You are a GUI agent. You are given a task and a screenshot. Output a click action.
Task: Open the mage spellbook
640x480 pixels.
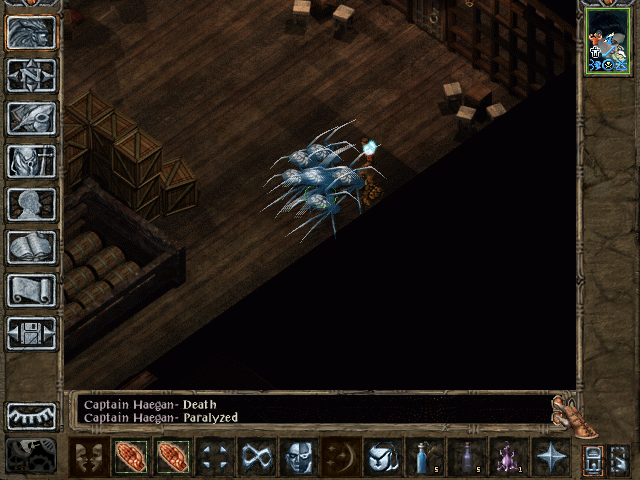(x=31, y=247)
